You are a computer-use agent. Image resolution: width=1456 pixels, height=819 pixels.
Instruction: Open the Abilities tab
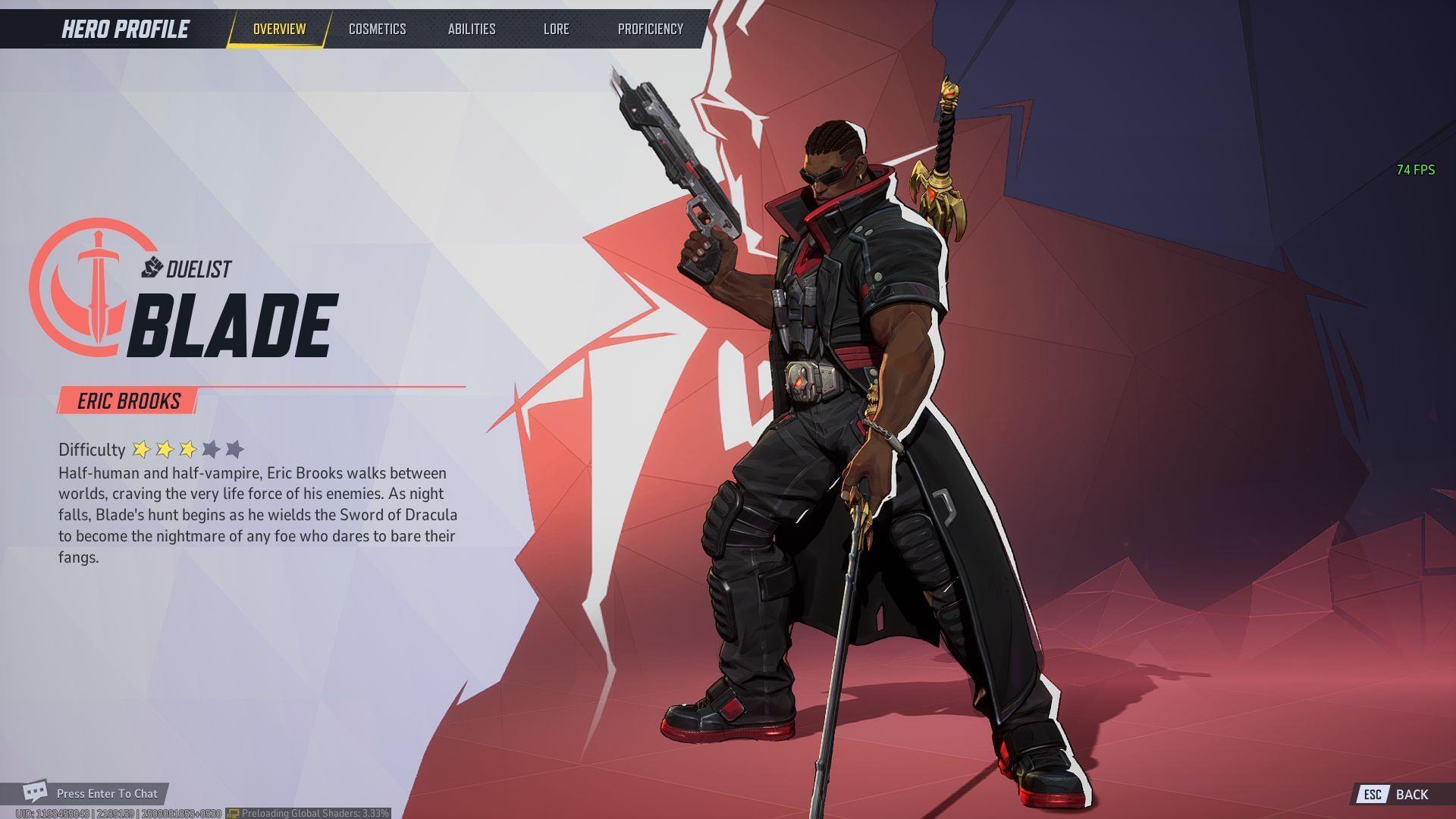[472, 29]
